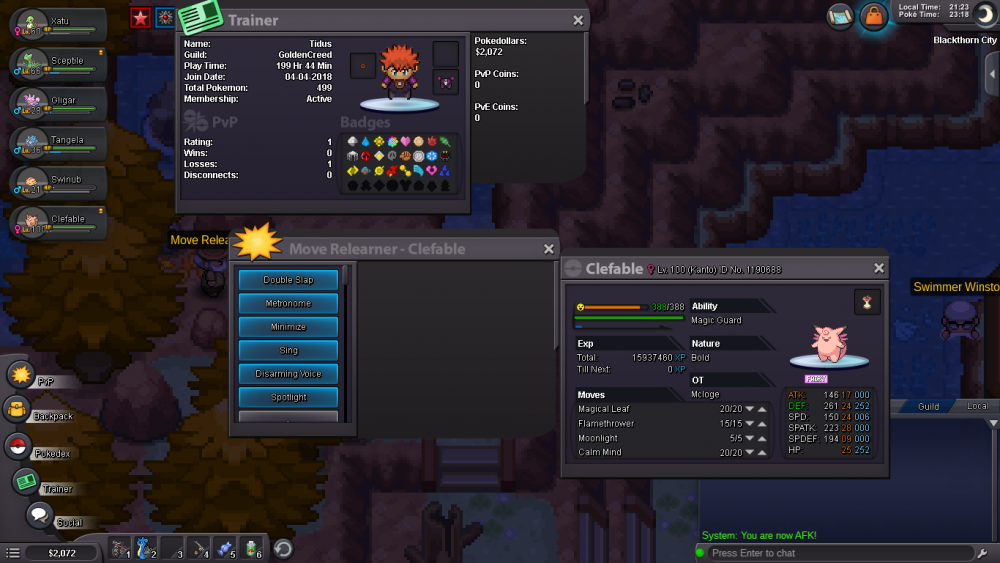The width and height of the screenshot is (1000, 563).
Task: Click the chat input field
Action: pyautogui.click(x=835, y=553)
